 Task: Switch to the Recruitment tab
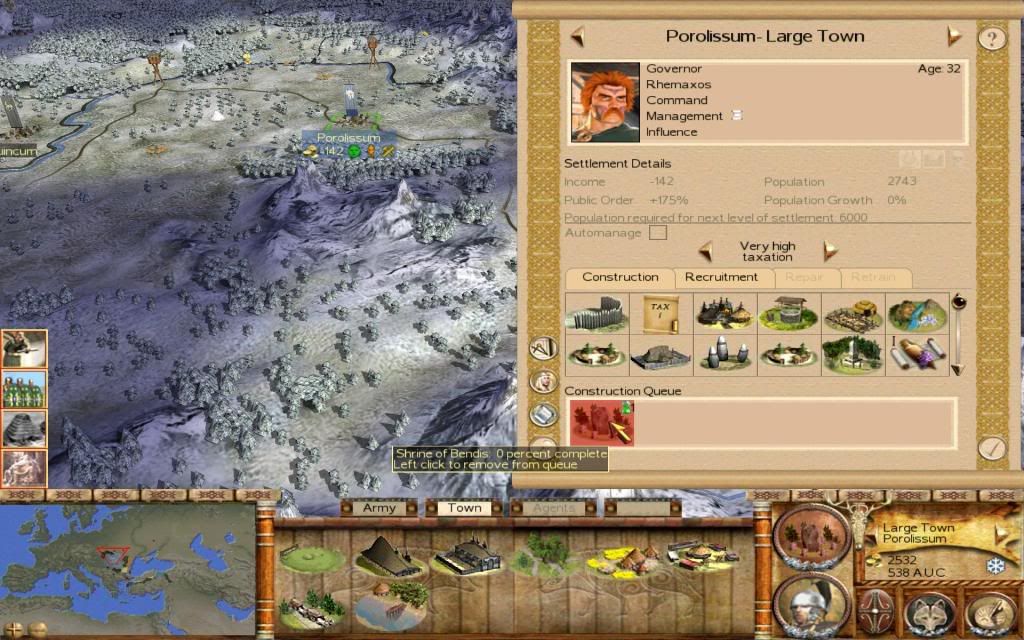pos(721,278)
